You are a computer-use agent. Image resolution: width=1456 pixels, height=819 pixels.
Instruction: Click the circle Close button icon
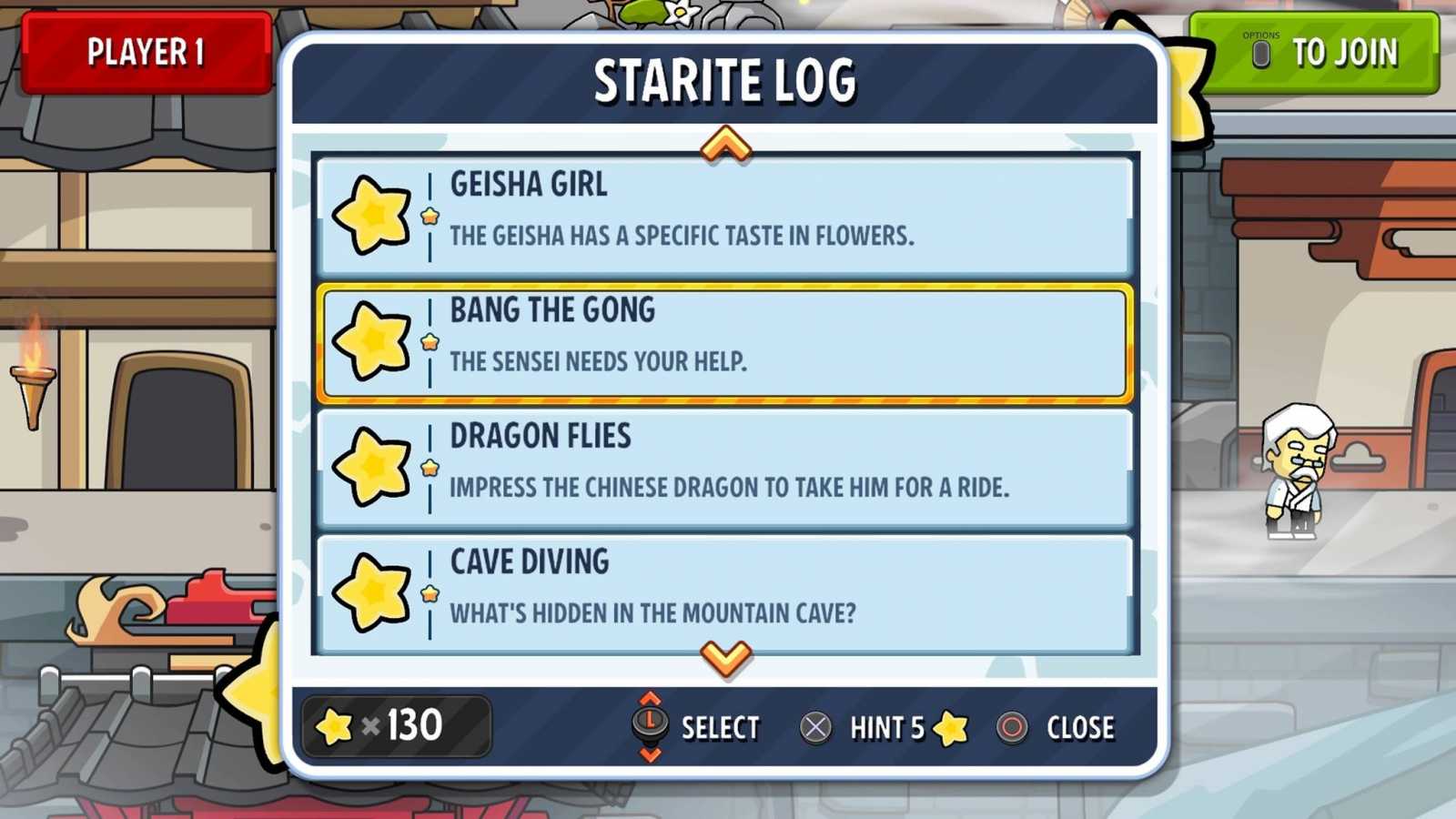1013,727
